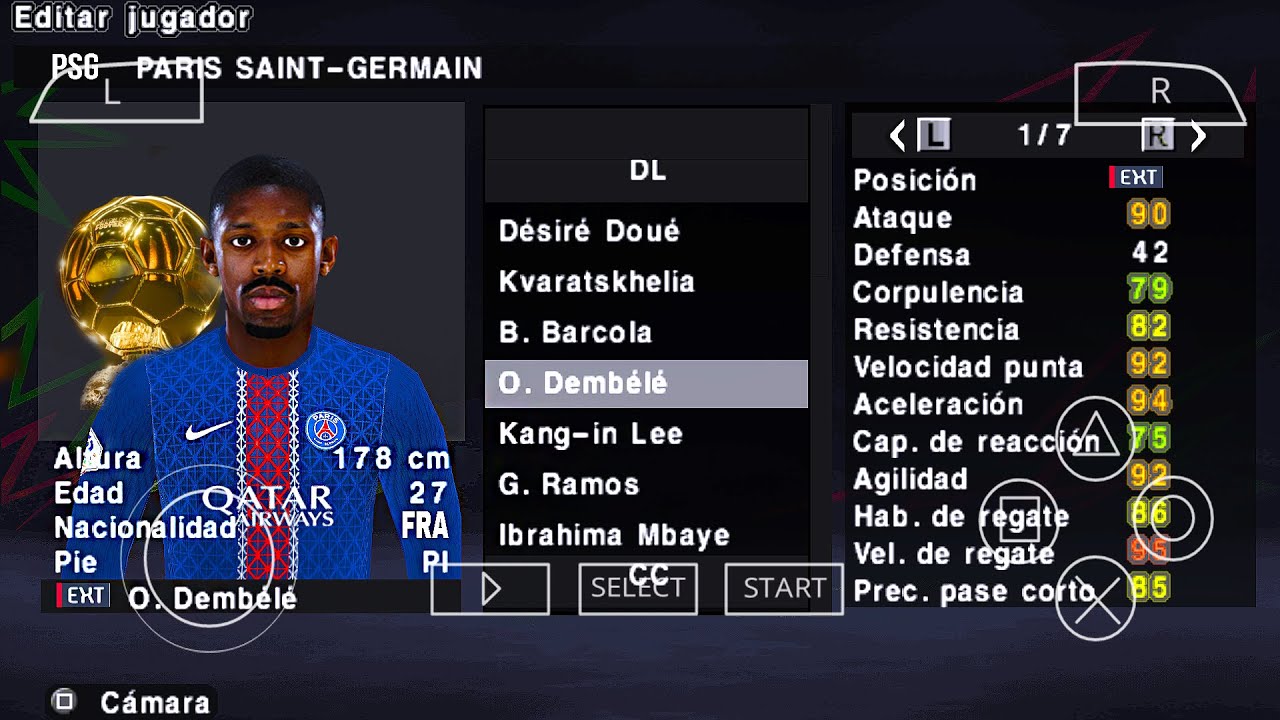Choose Ibrahima Mbaye from the list
Image resolution: width=1280 pixels, height=720 pixels.
614,536
